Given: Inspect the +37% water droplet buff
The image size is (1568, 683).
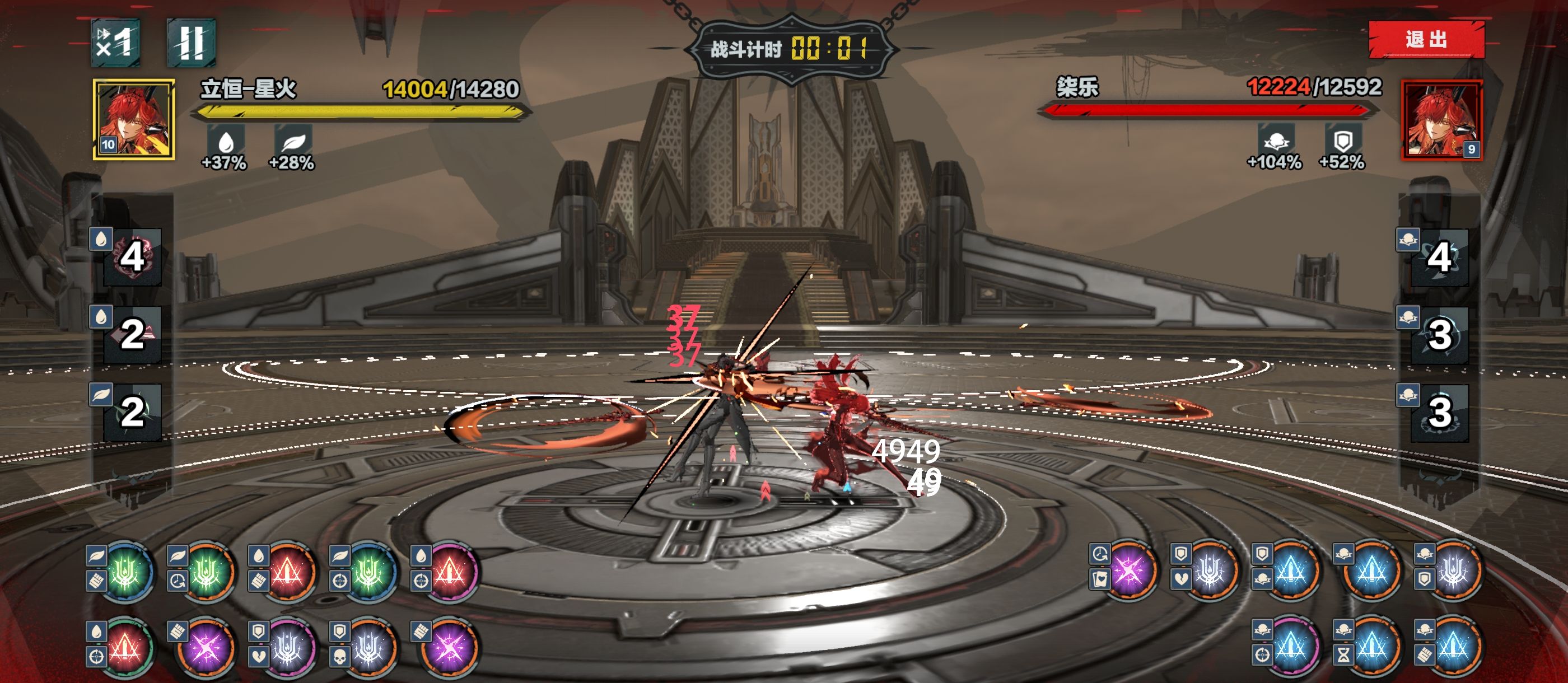Looking at the screenshot, I should pyautogui.click(x=225, y=143).
